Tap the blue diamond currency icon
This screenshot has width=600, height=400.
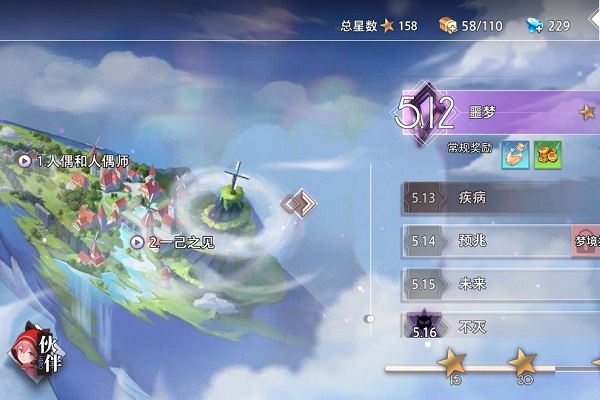point(532,25)
